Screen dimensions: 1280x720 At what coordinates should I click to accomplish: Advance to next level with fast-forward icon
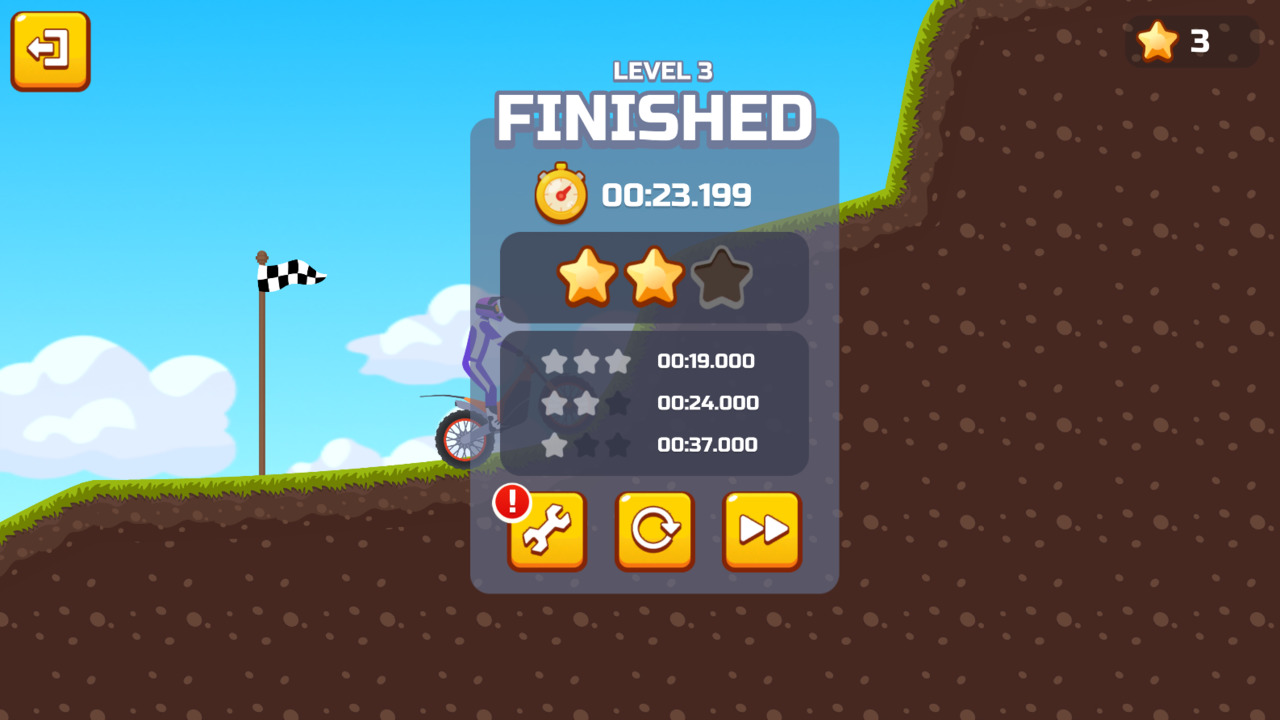pyautogui.click(x=761, y=531)
